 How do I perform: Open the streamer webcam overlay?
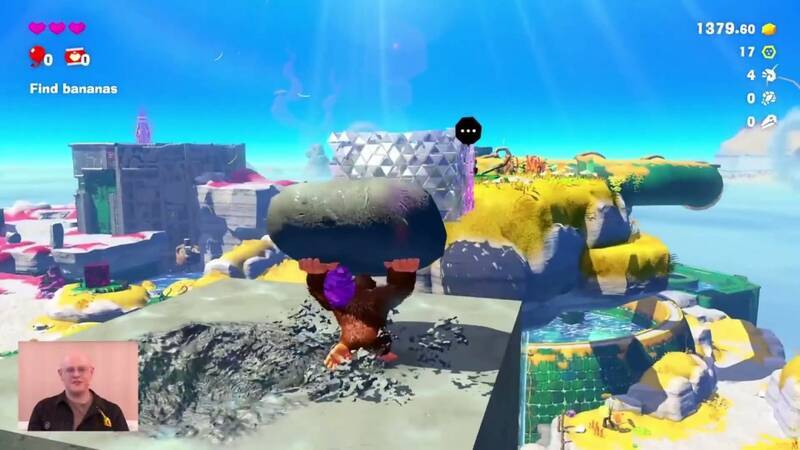[78, 386]
